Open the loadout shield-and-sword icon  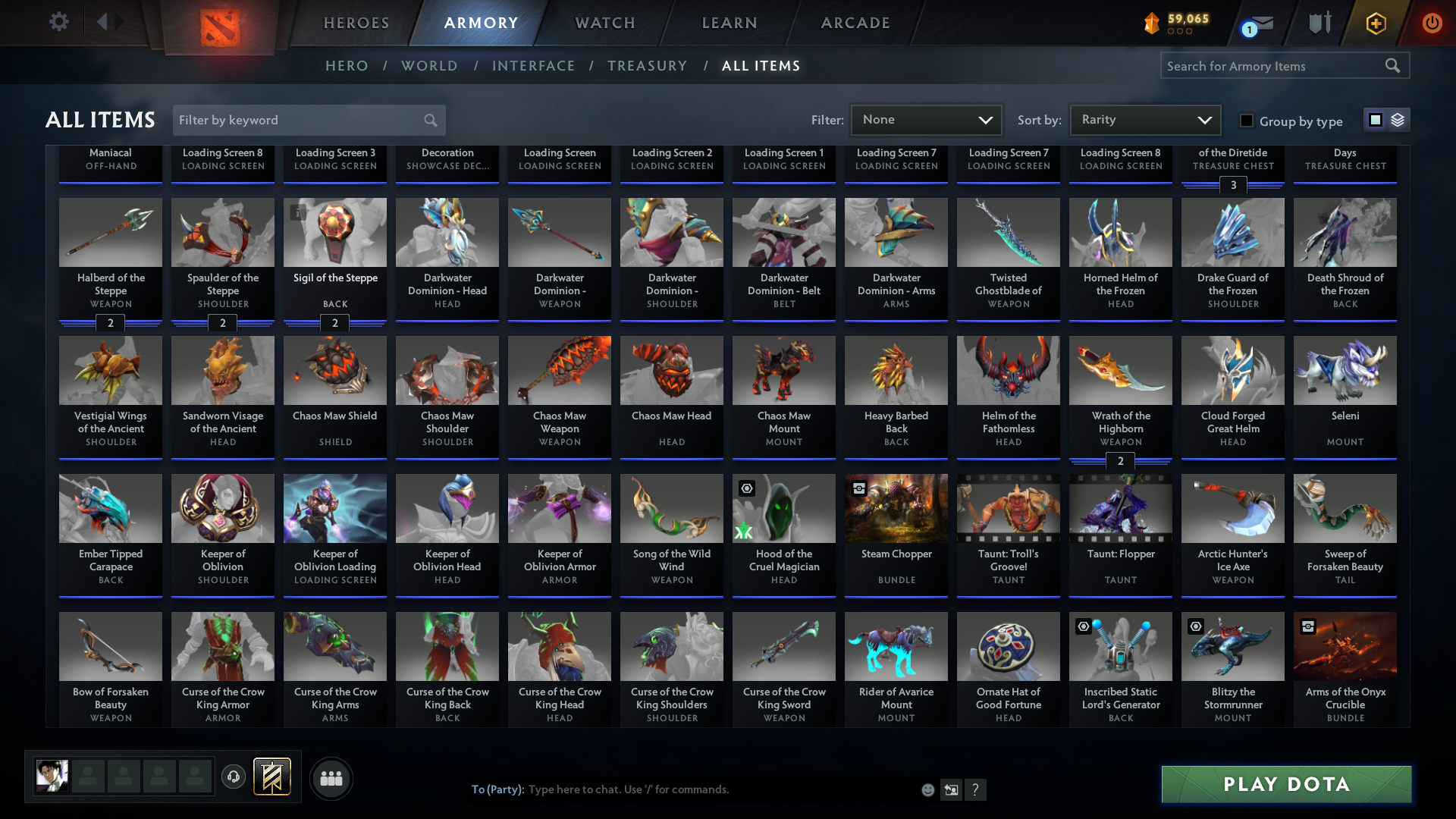[1319, 22]
